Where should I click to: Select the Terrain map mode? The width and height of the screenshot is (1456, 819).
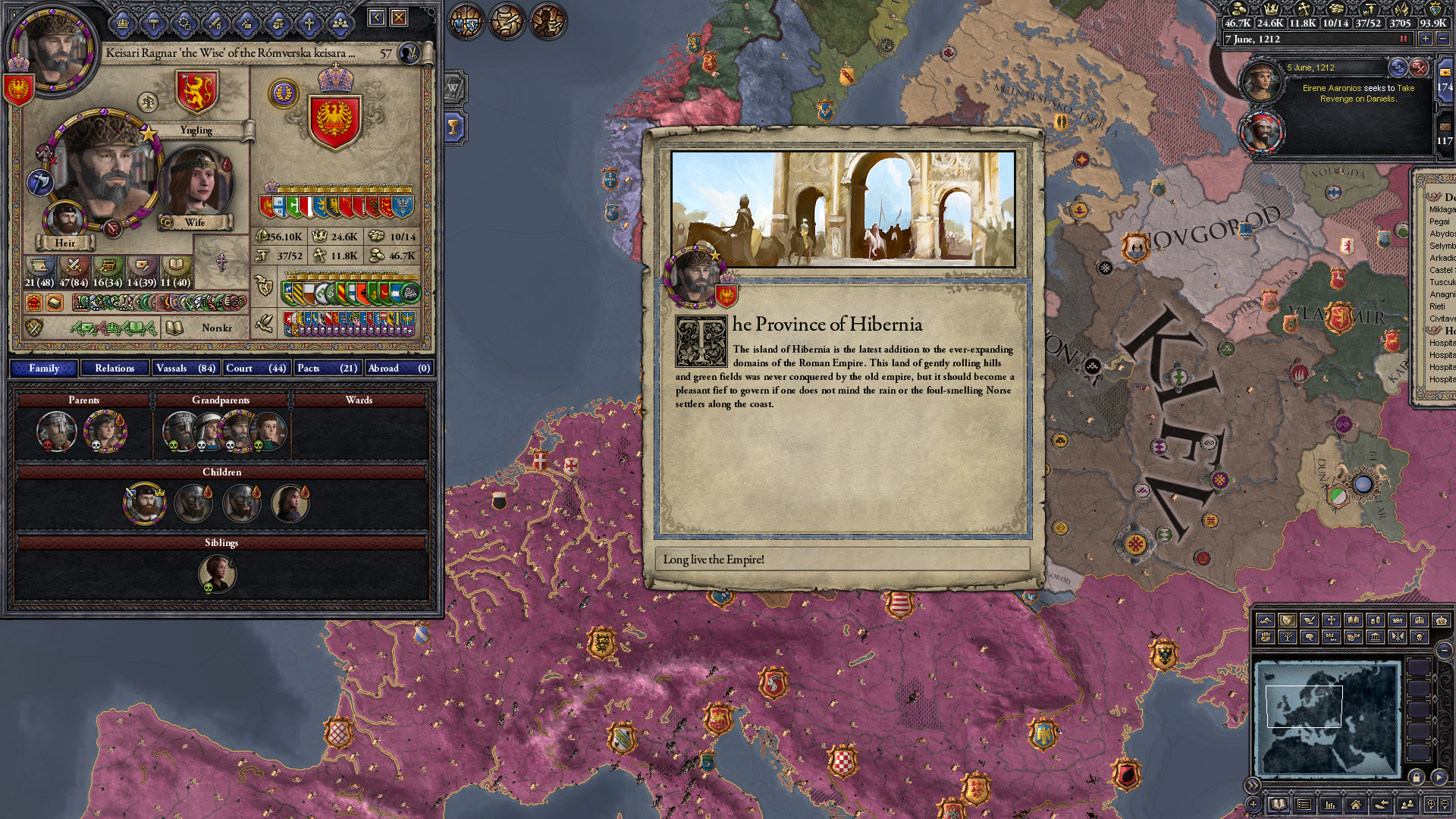(x=1266, y=620)
